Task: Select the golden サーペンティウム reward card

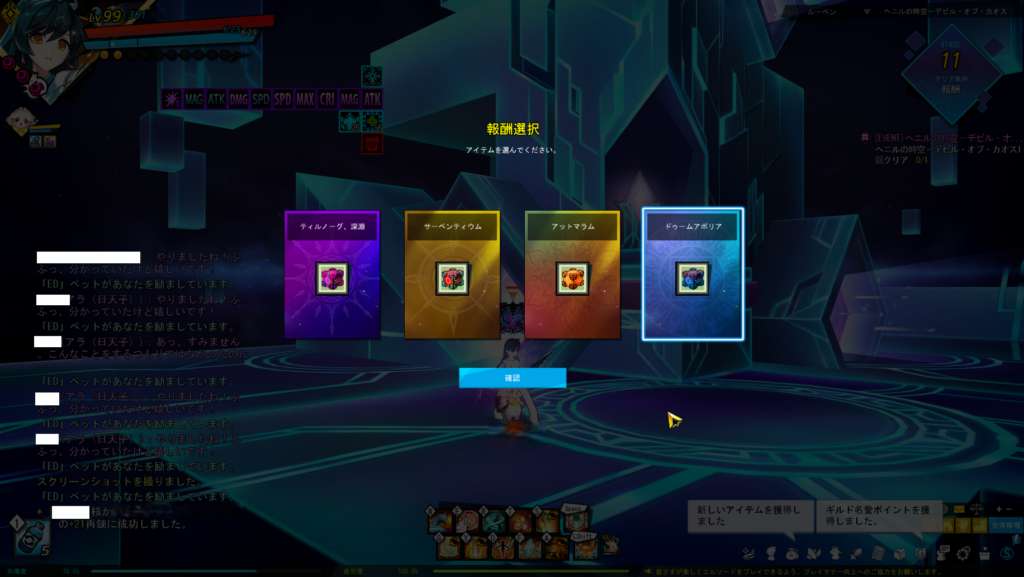Action: [x=452, y=274]
